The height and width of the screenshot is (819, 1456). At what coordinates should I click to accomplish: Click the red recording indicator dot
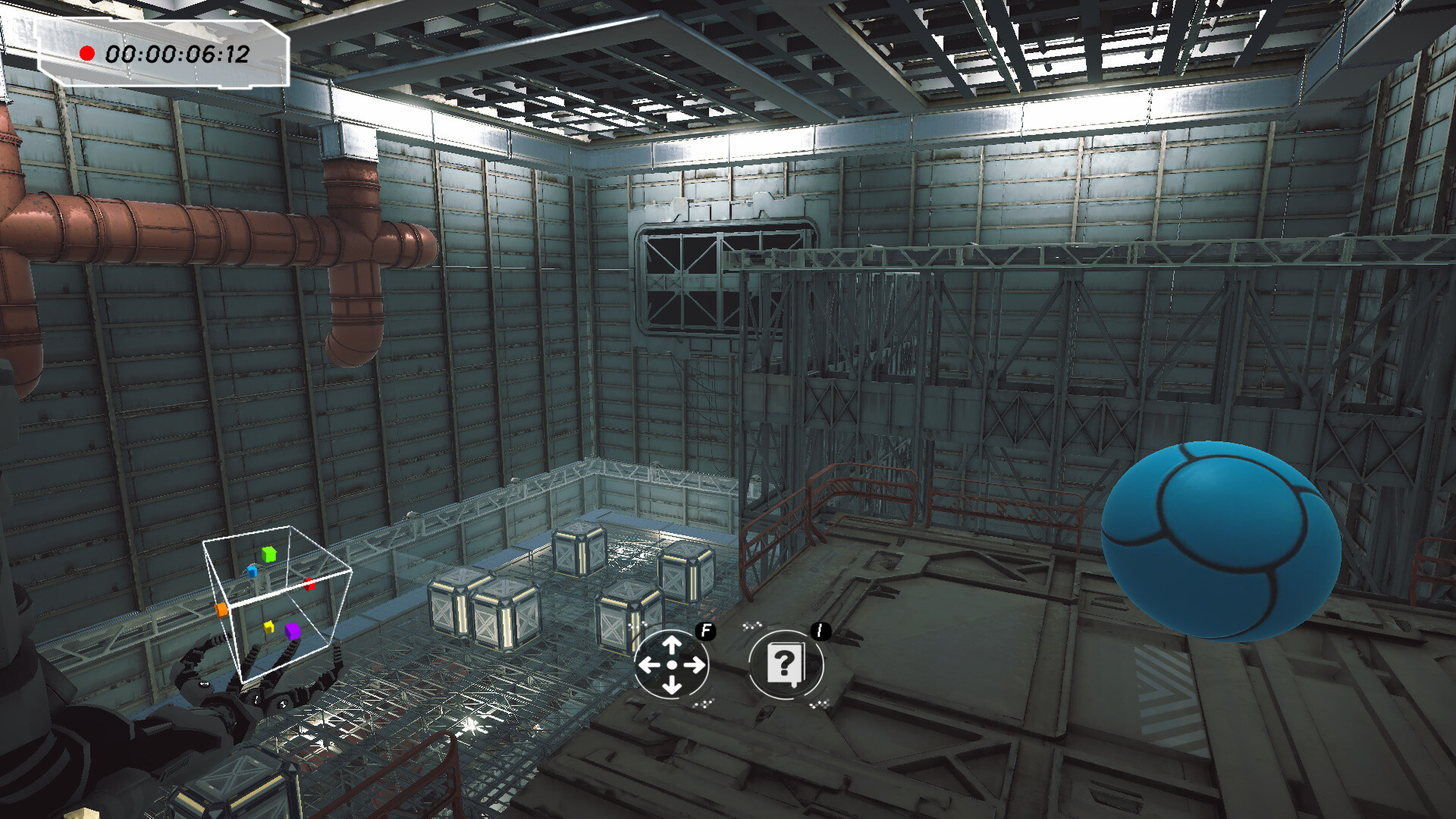coord(87,52)
